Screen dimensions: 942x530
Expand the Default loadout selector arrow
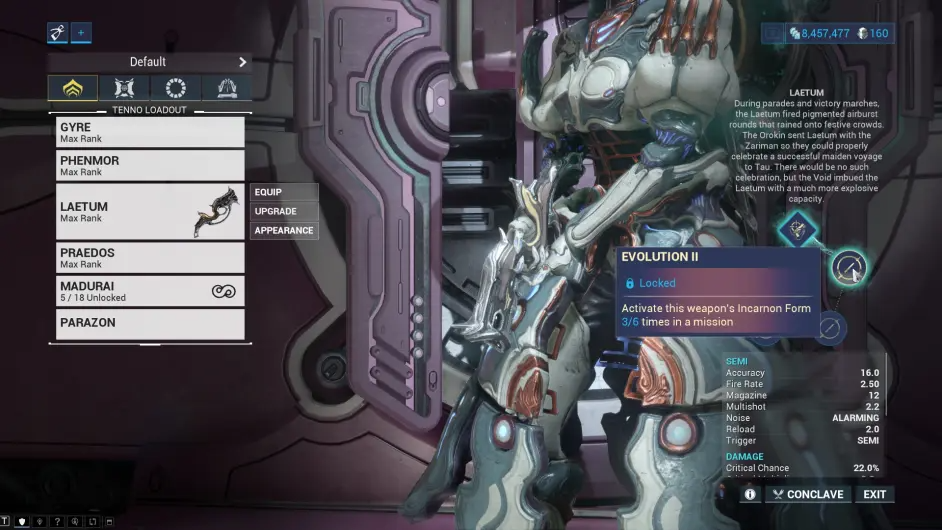[x=242, y=62]
